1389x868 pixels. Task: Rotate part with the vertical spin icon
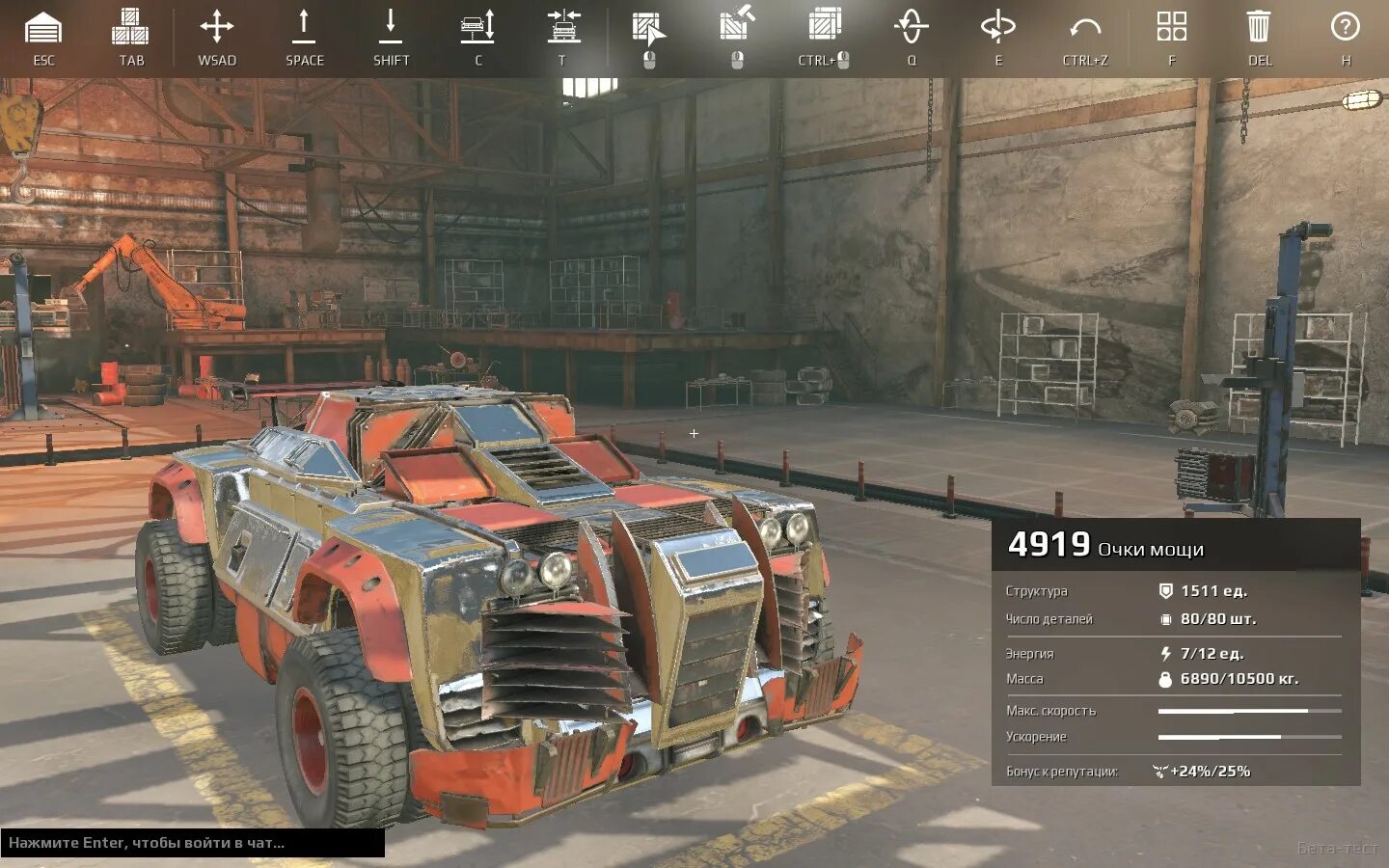(x=912, y=27)
